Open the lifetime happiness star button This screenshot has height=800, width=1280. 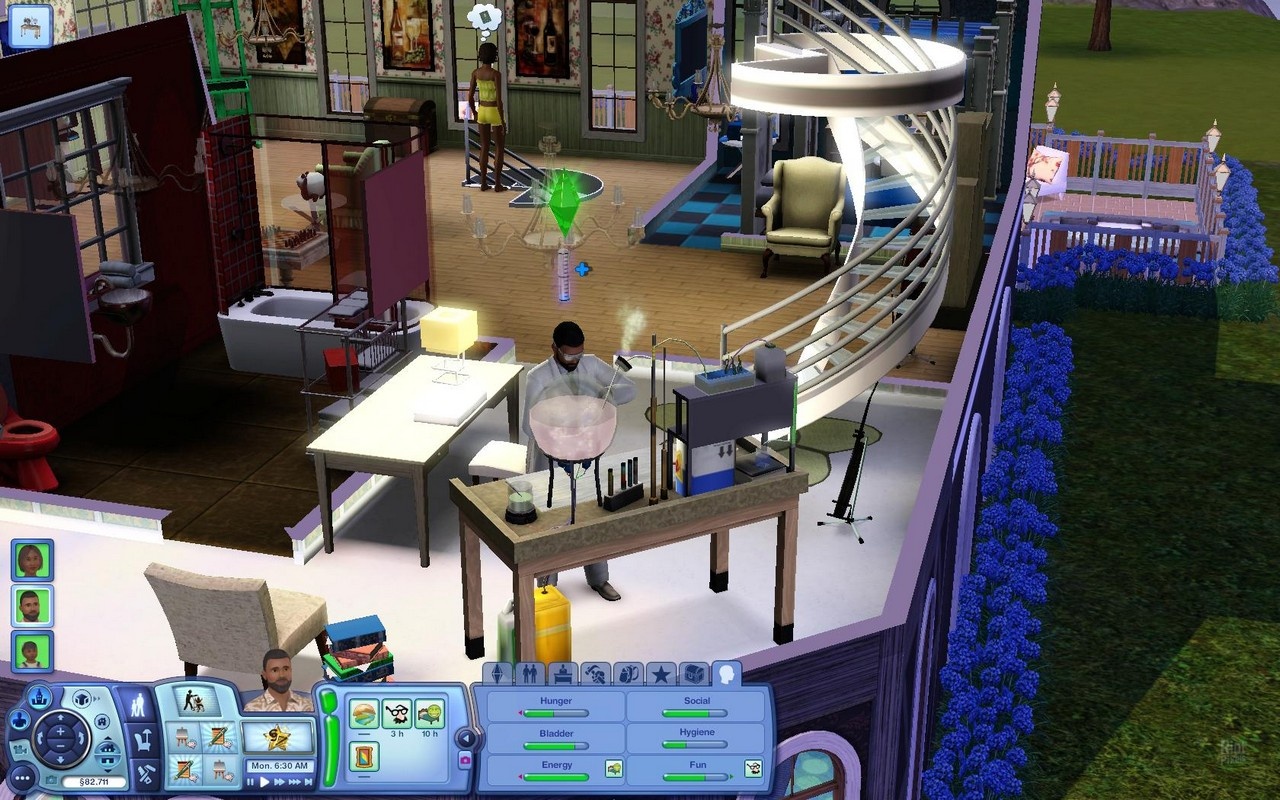click(278, 737)
